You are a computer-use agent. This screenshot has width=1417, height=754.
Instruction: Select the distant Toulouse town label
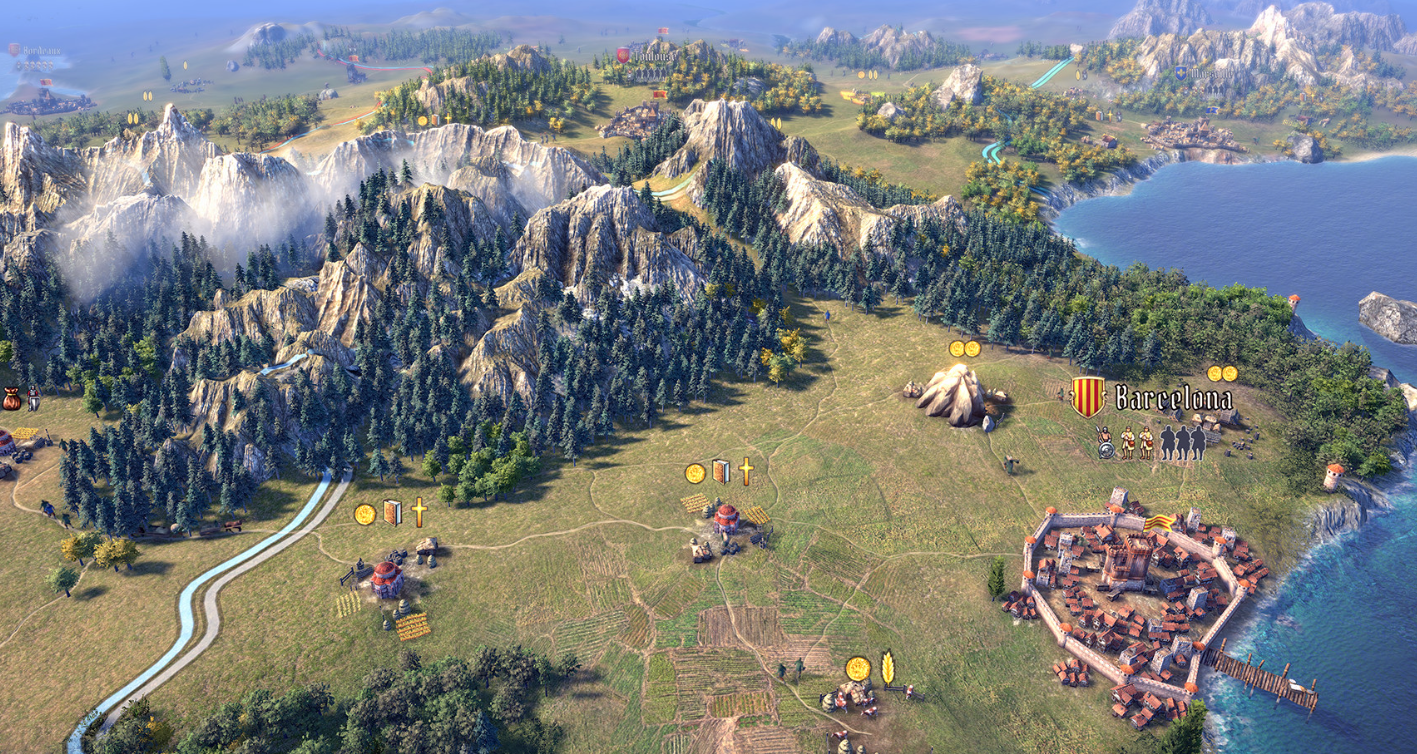655,55
